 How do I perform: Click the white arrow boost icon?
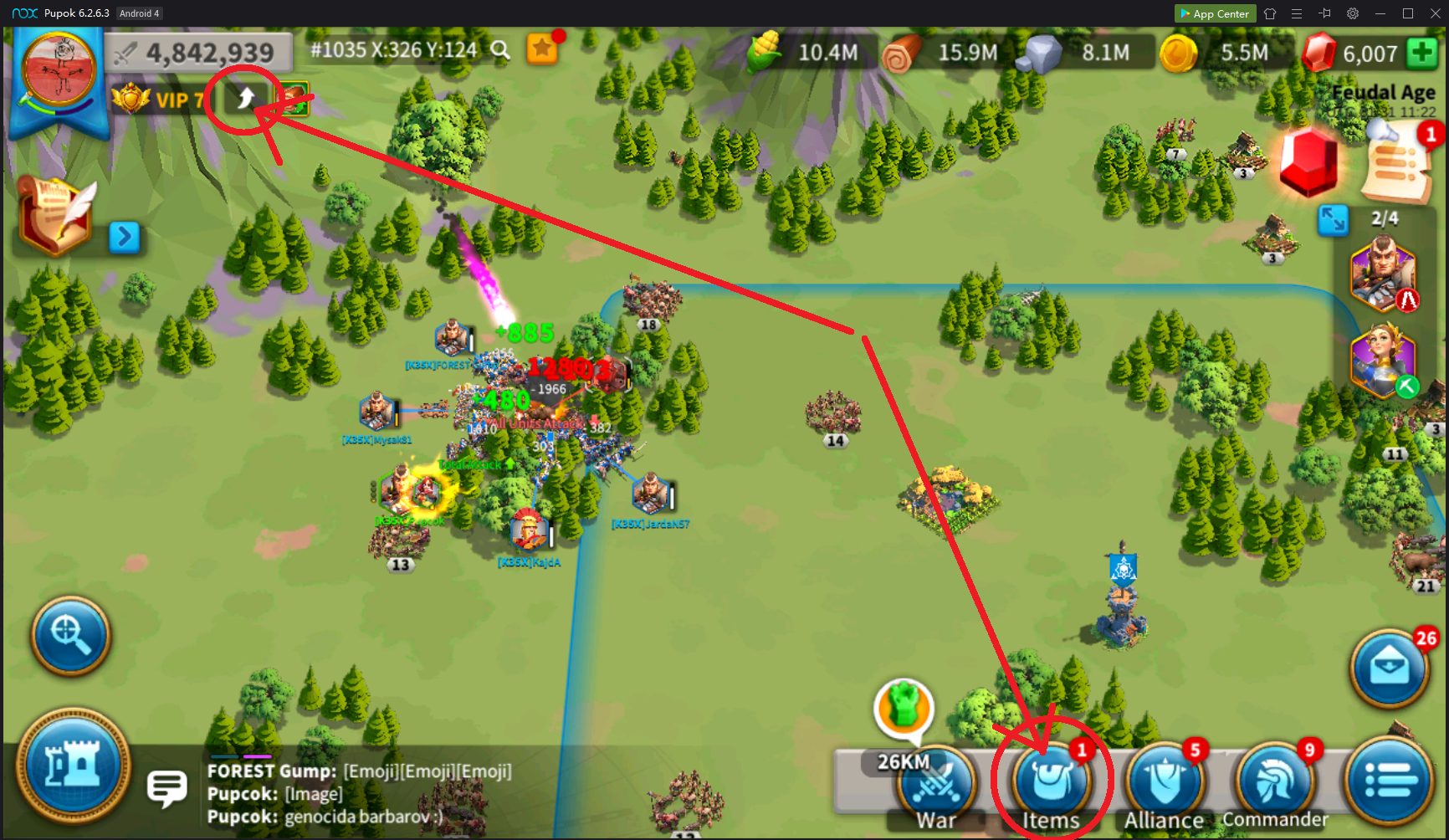pos(245,100)
